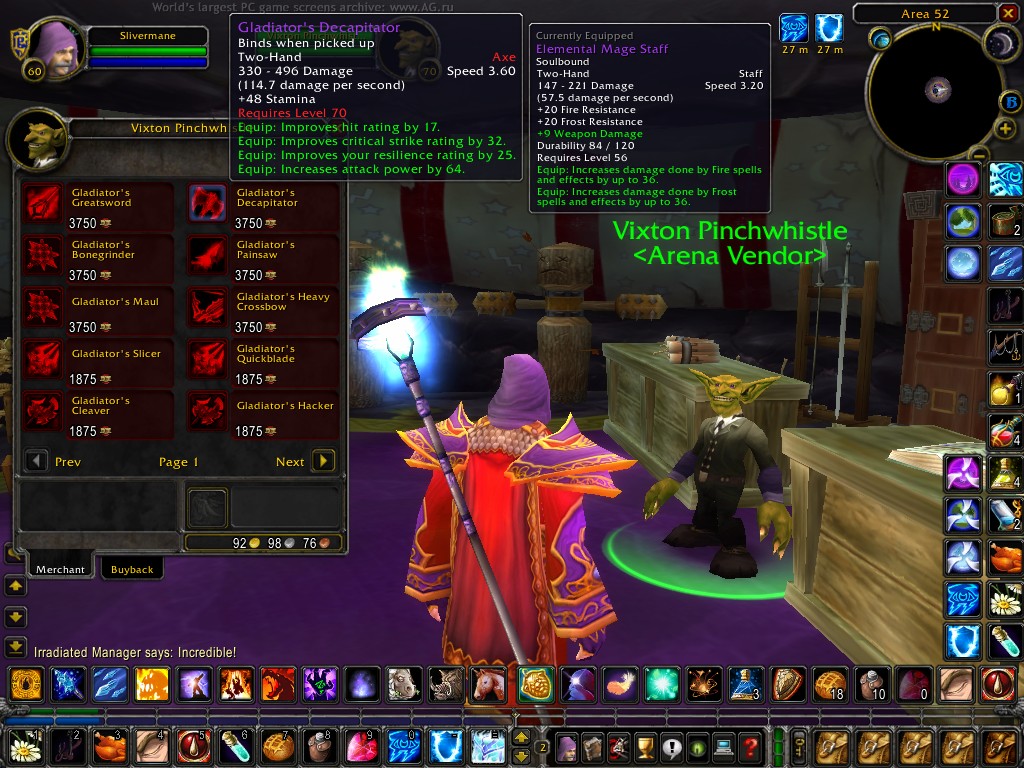The width and height of the screenshot is (1024, 768).
Task: Select the Gladiator's Slicer item
Action: tap(43, 357)
